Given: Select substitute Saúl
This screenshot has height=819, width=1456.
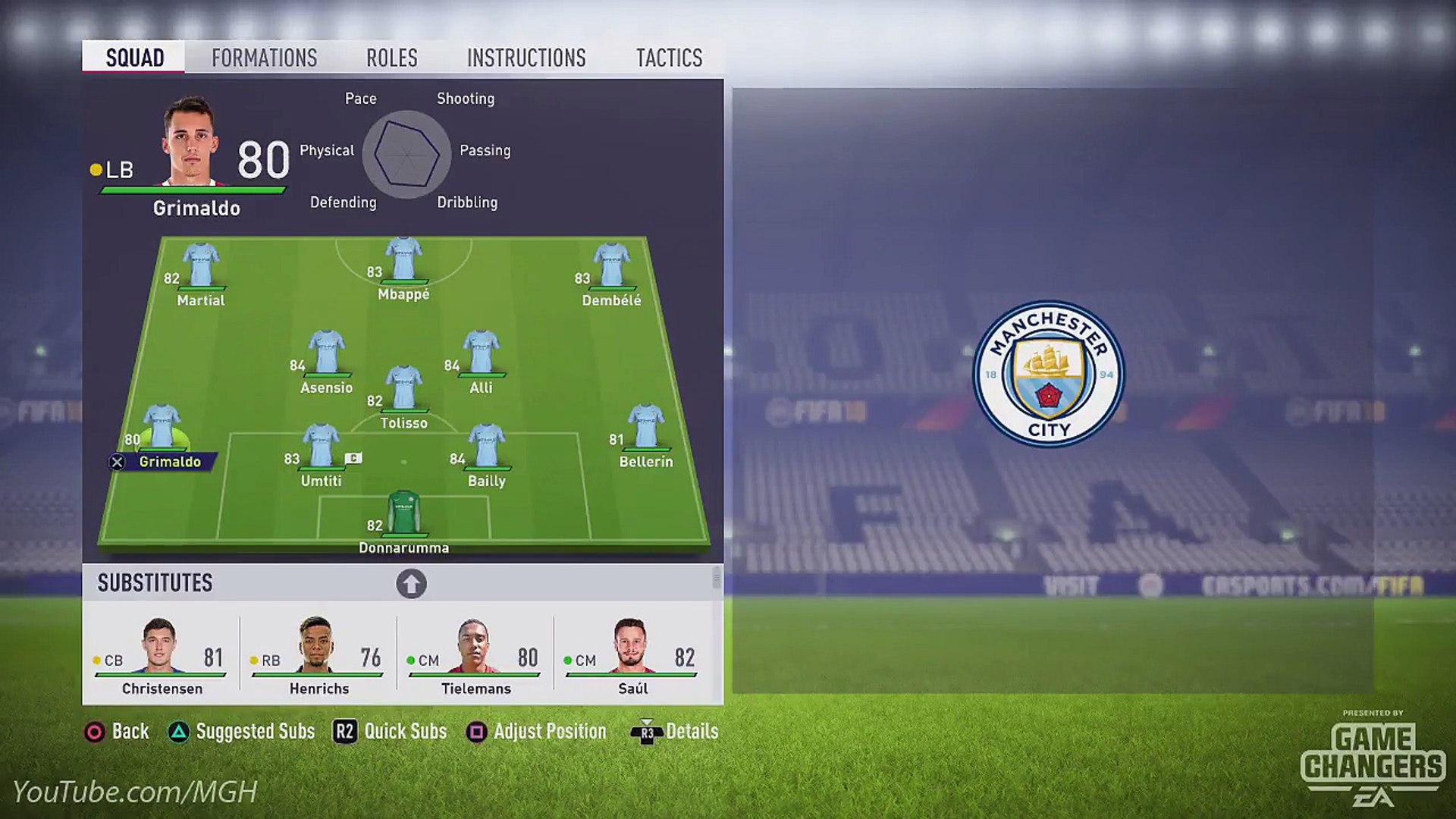Looking at the screenshot, I should [x=632, y=654].
